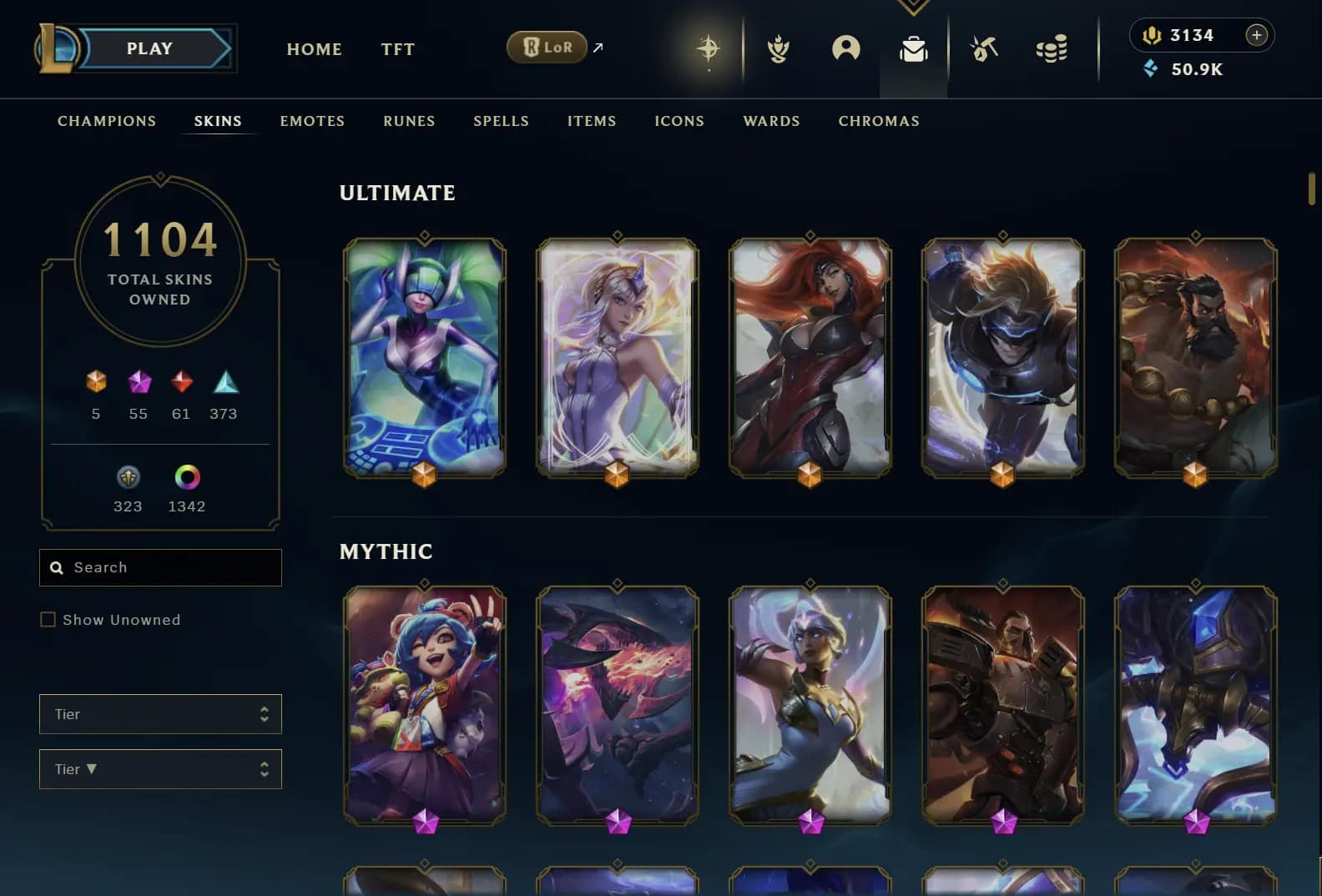
Task: Open the Tier sort-direction dropdown with arrow
Action: click(160, 769)
